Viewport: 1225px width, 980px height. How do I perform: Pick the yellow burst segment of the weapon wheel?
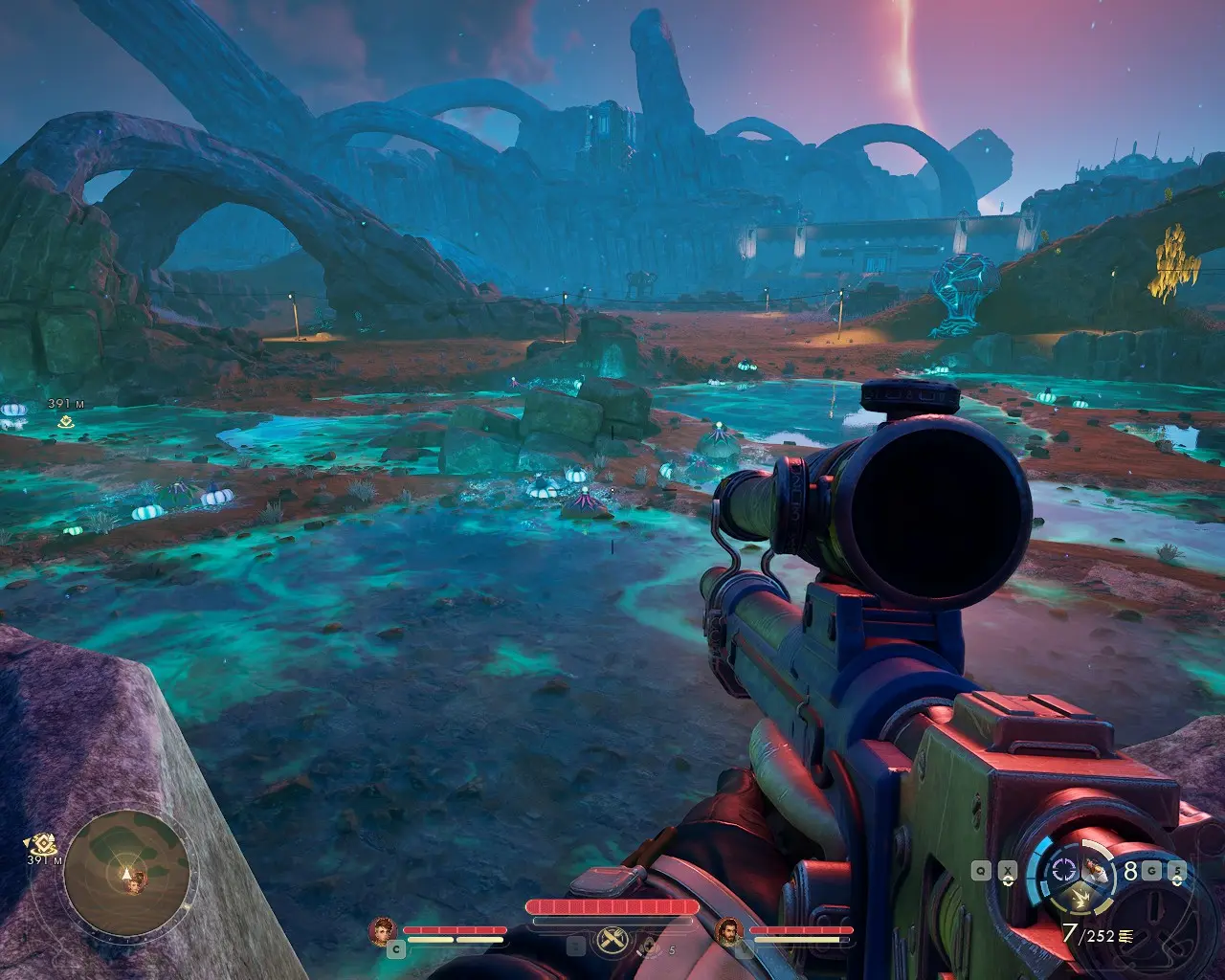coord(1082,898)
